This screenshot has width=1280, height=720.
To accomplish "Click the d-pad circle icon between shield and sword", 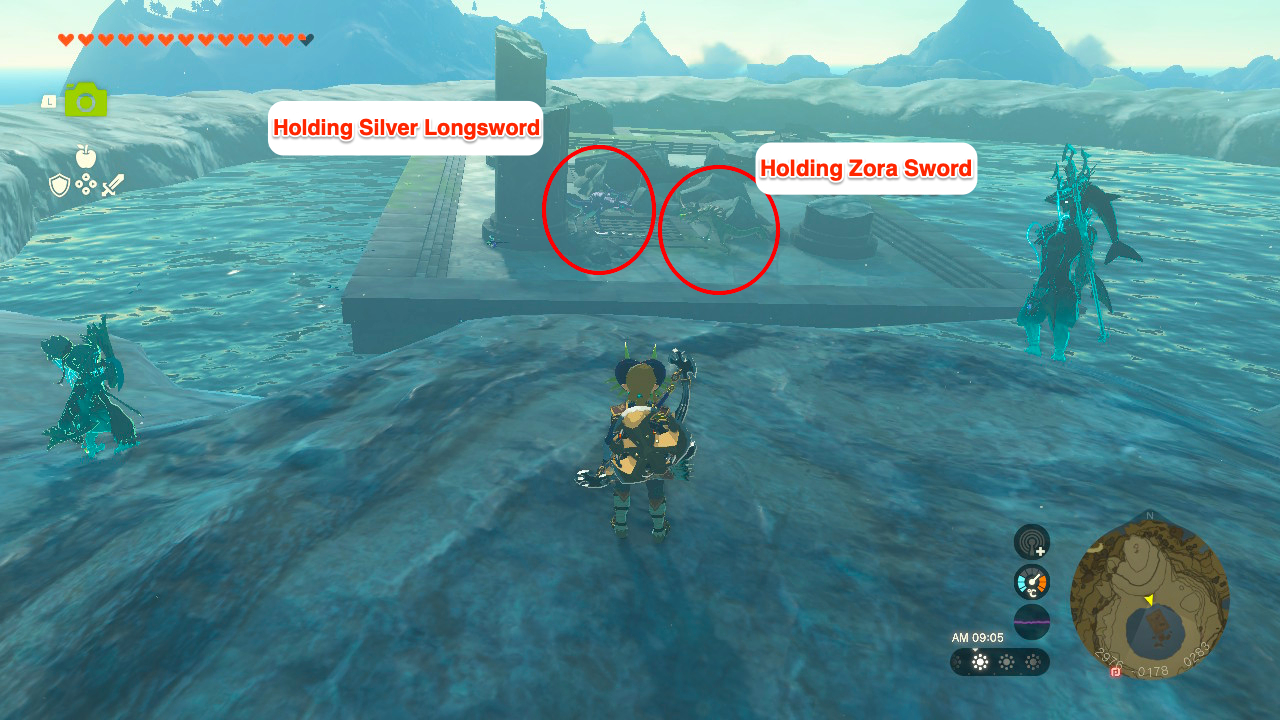I will click(x=86, y=183).
